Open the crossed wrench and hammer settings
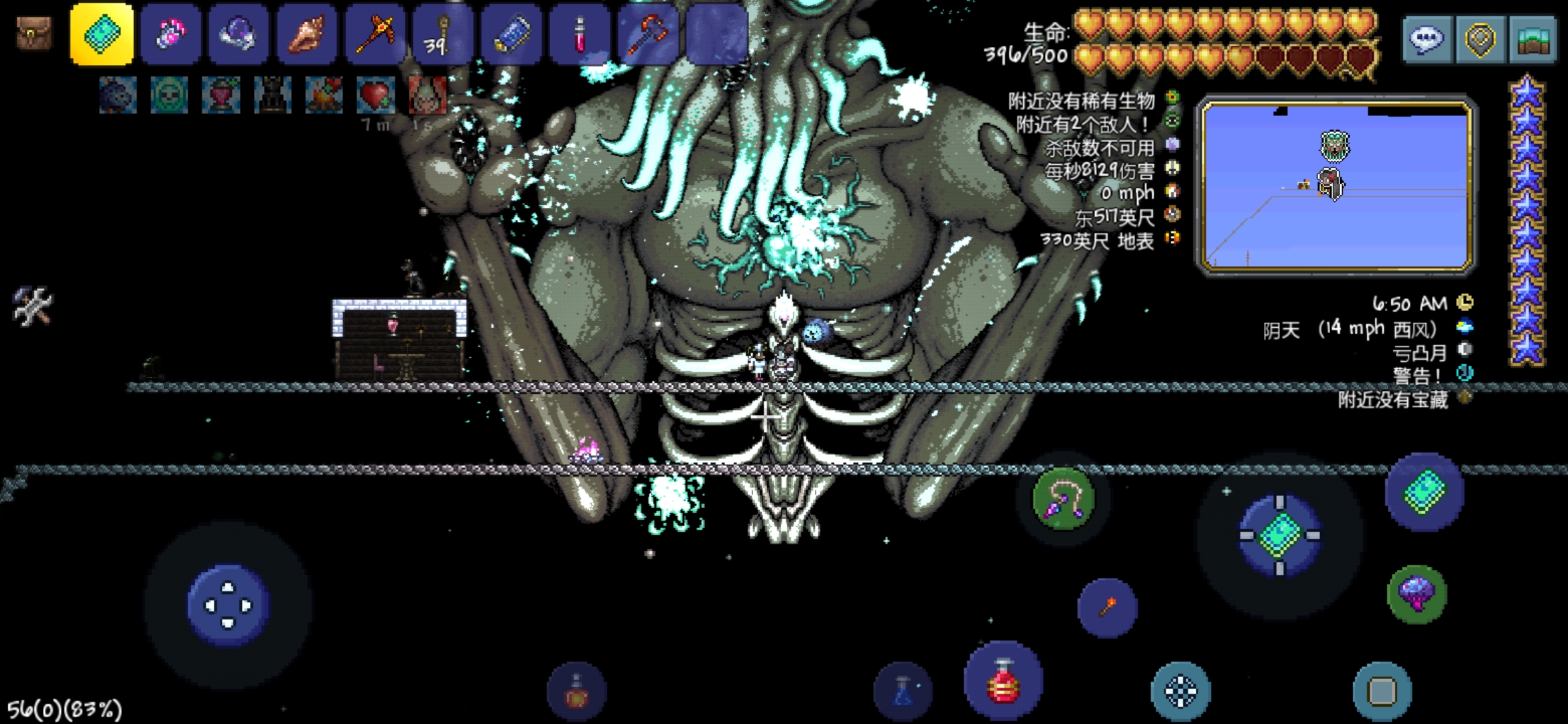Screen dimensions: 1568x724 pos(31,306)
